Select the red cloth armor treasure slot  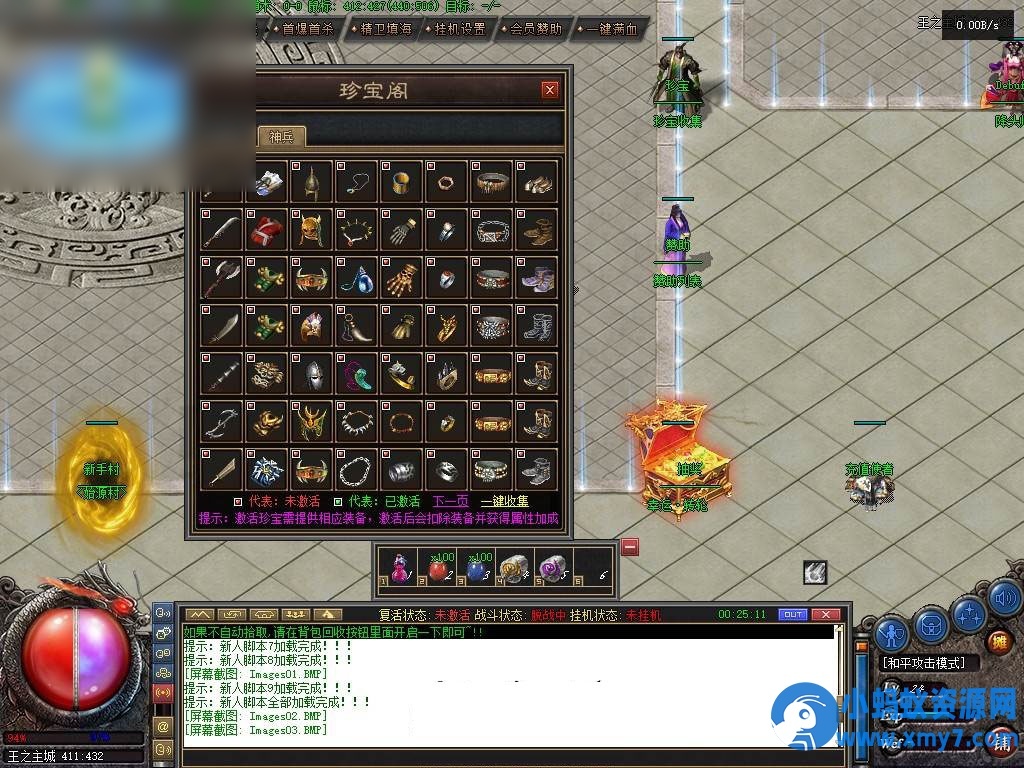266,230
